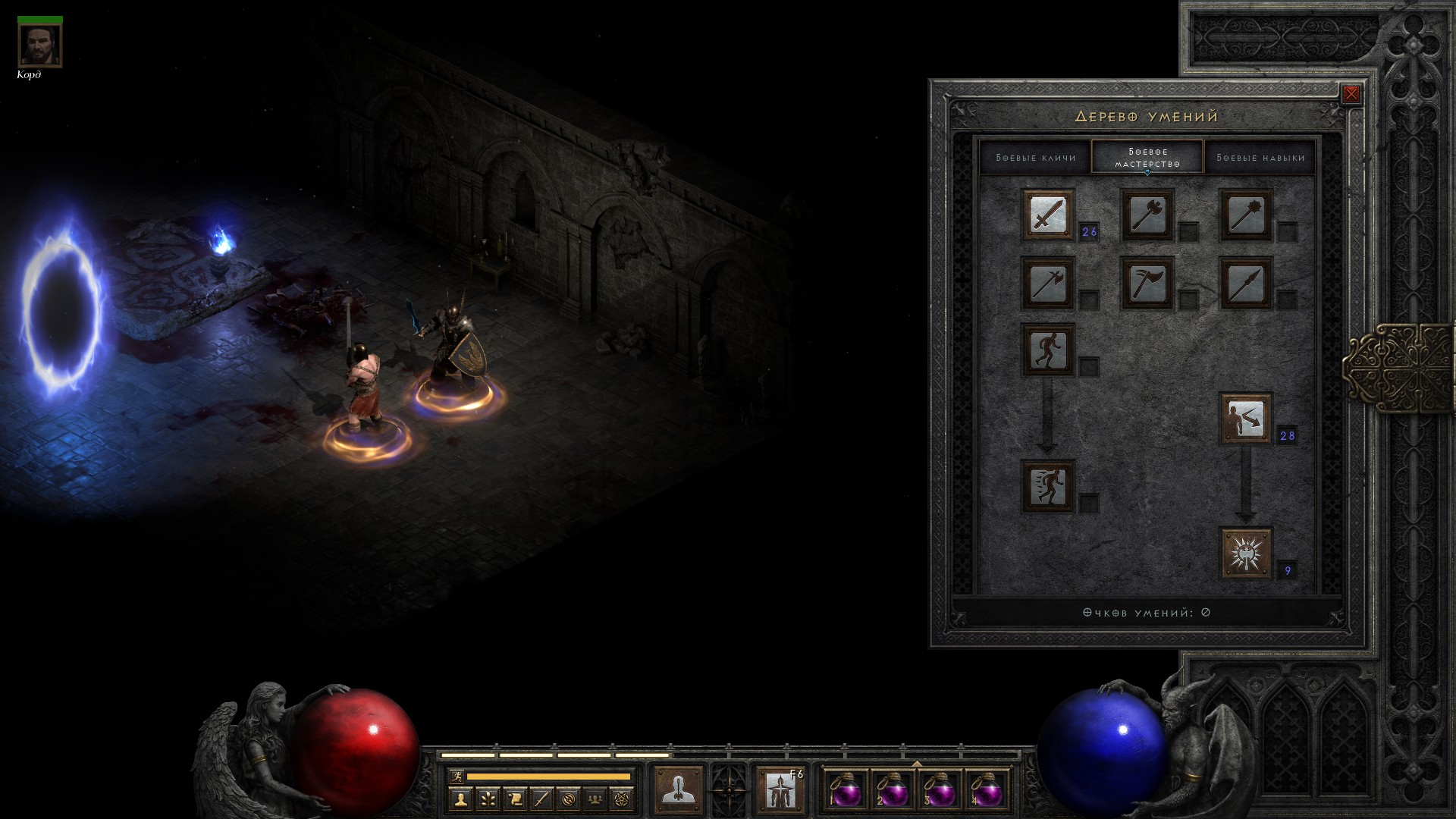Click the walking figure stamina skill

(x=1048, y=350)
